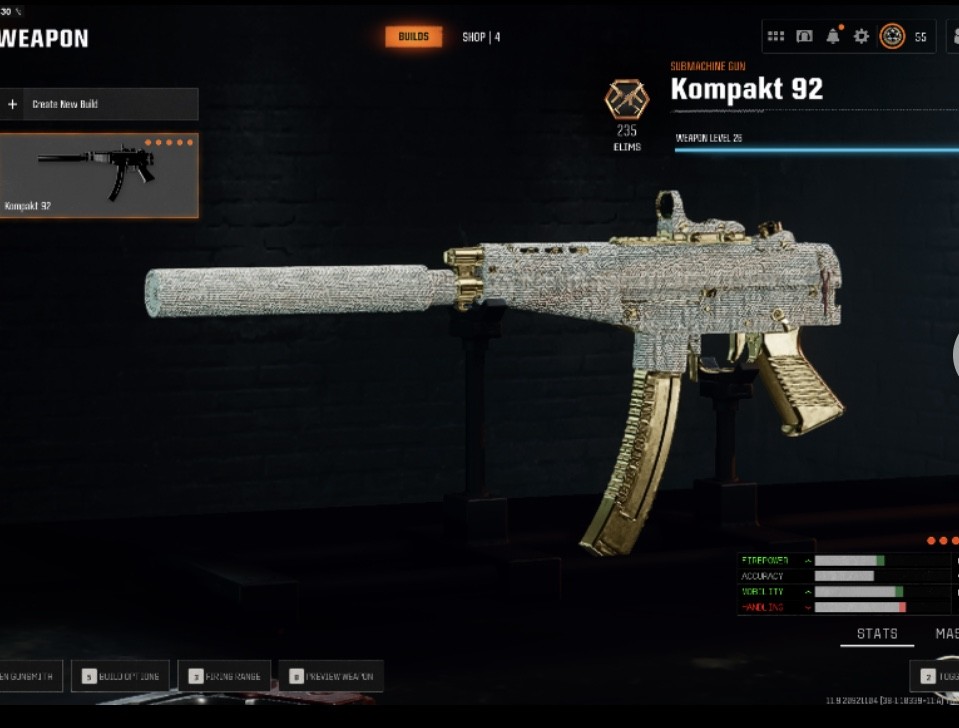The height and width of the screenshot is (728, 959).
Task: Open the Shop tab
Action: click(x=480, y=37)
